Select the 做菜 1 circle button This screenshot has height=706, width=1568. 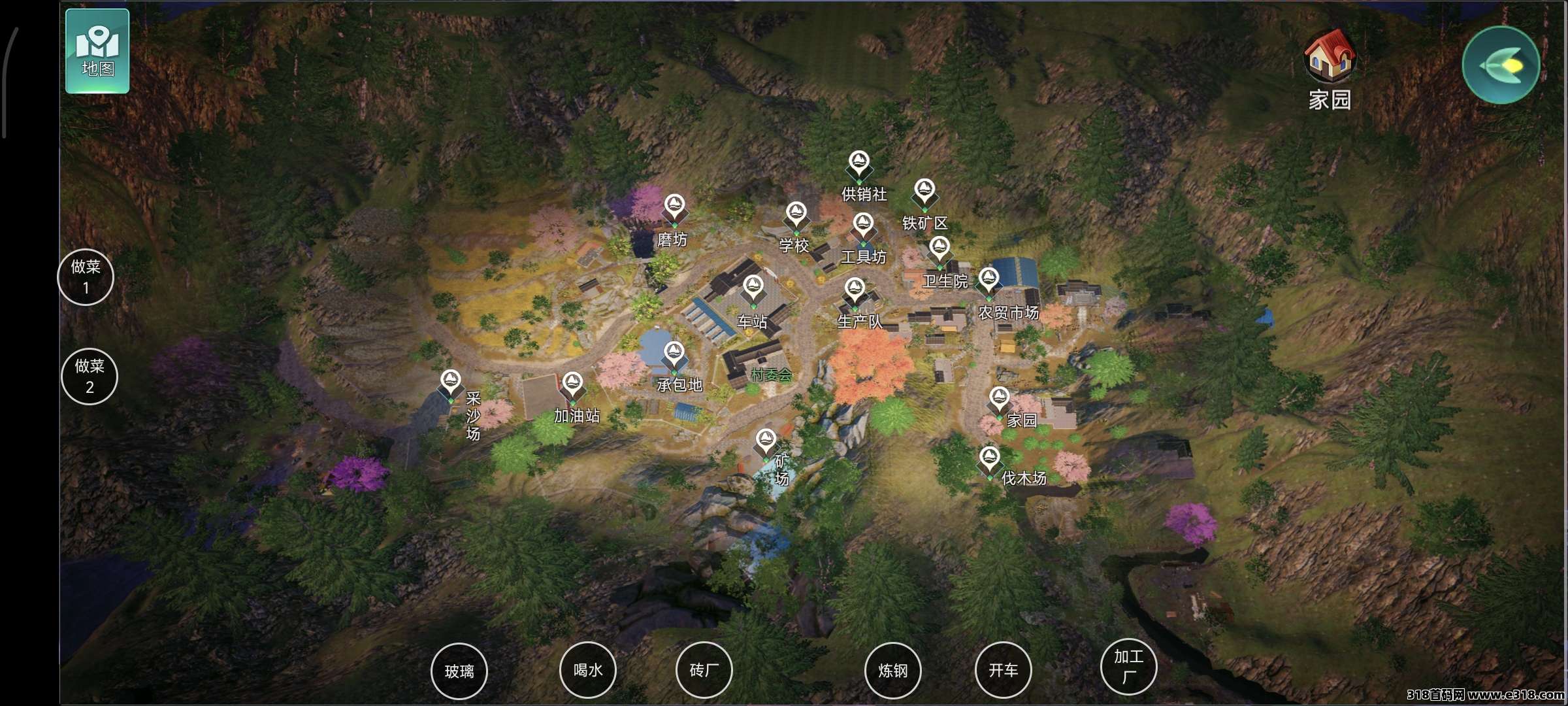click(x=86, y=277)
